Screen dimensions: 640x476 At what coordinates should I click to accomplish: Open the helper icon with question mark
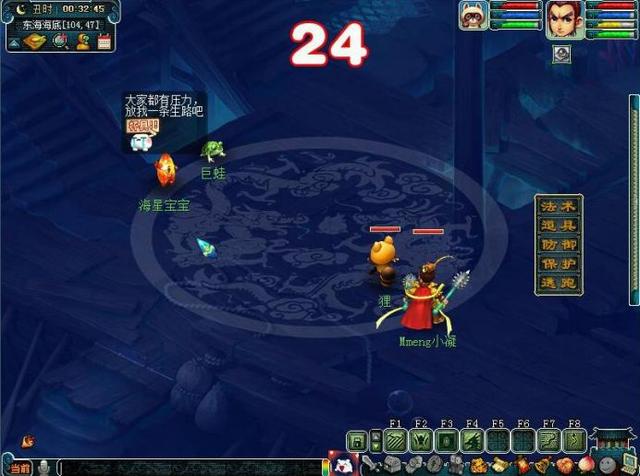point(83,41)
